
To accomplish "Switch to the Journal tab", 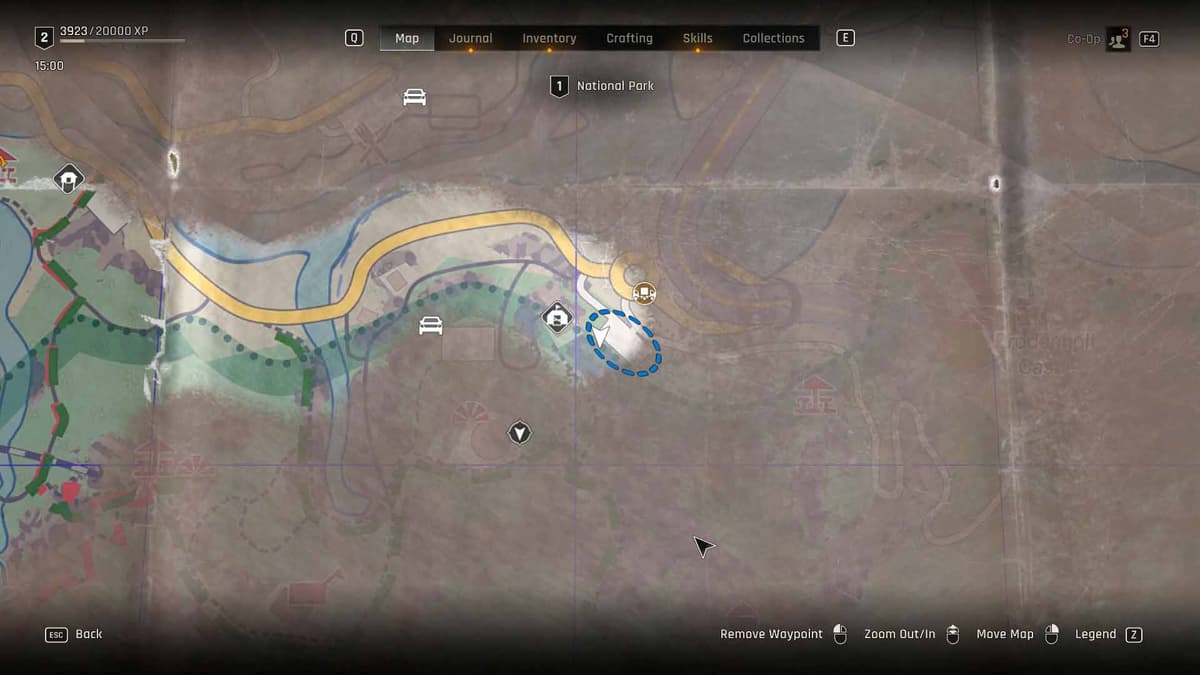I will click(x=470, y=38).
